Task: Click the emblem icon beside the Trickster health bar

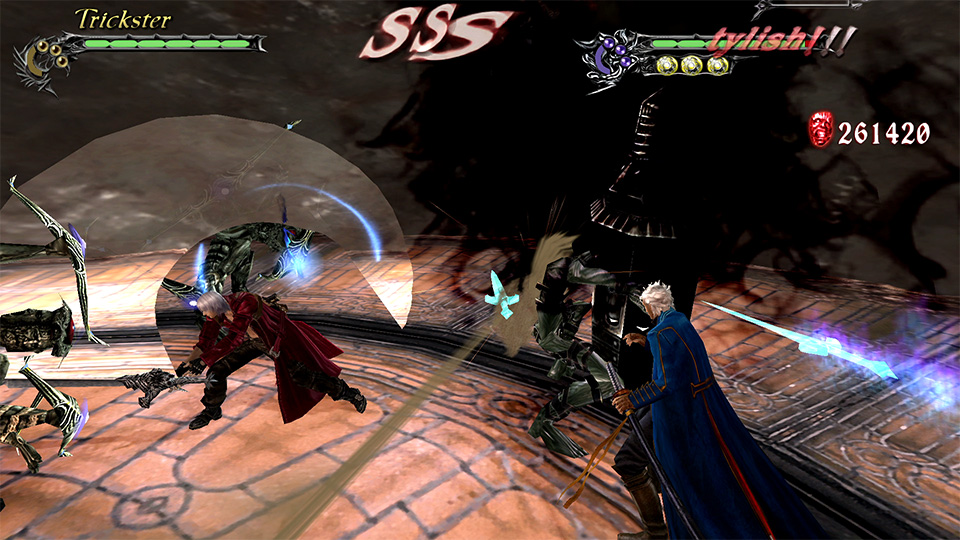Action: point(43,60)
